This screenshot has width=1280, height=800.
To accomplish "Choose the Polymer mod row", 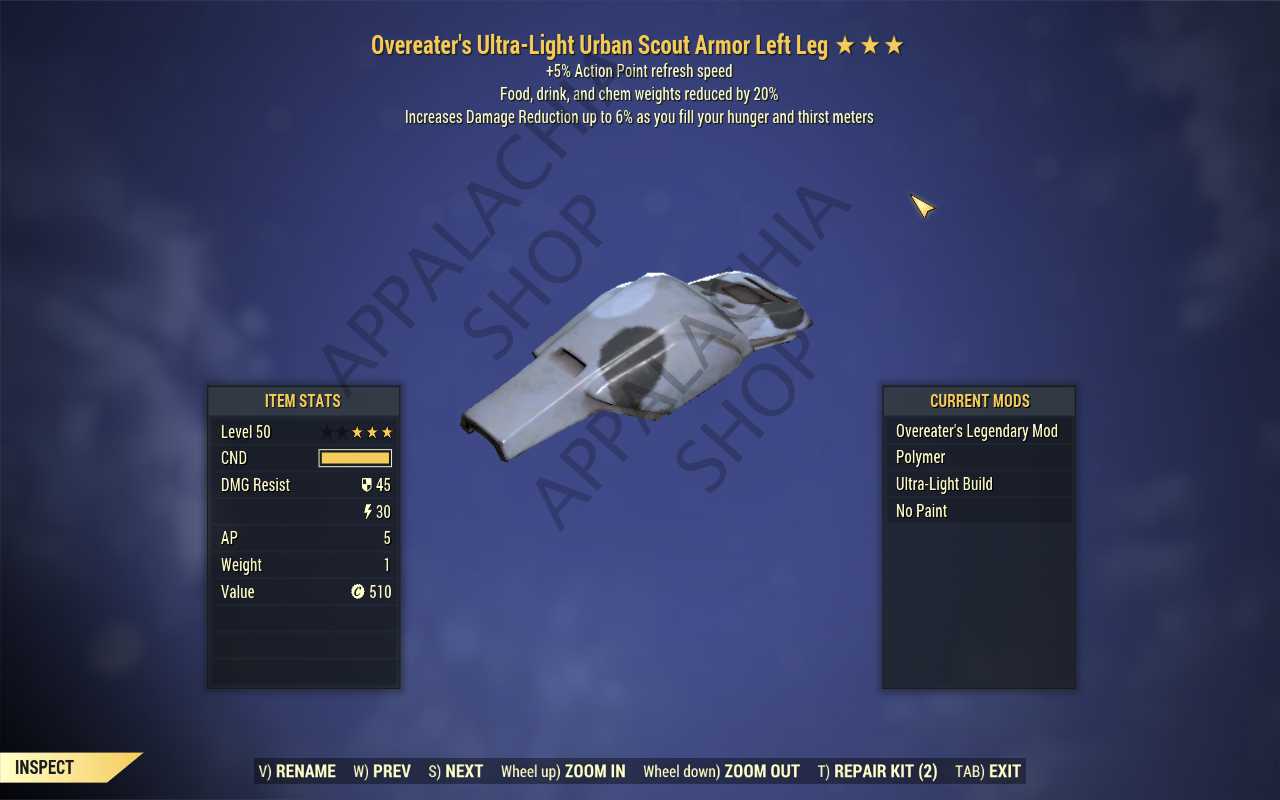I will (x=977, y=457).
